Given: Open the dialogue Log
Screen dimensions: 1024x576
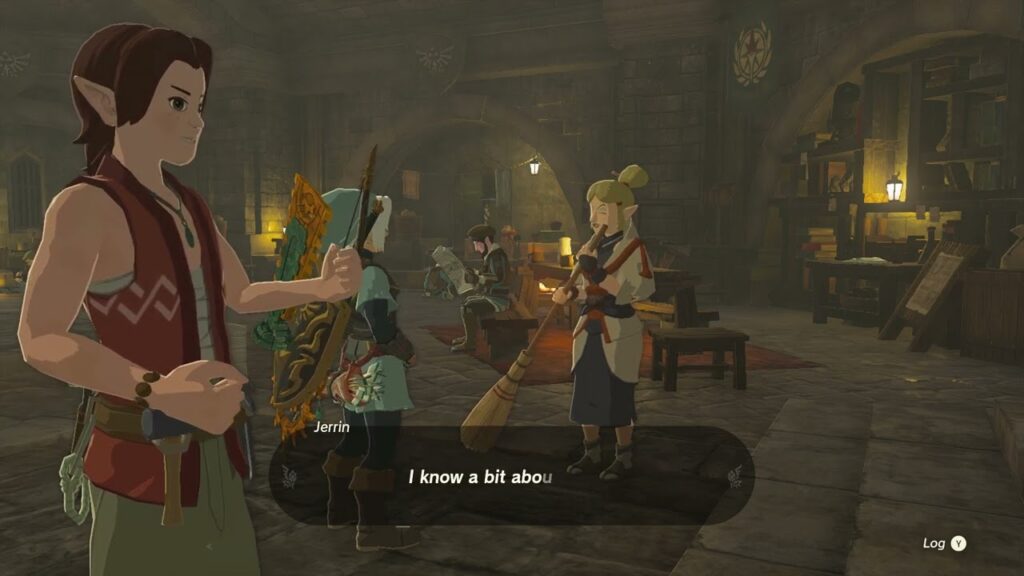Looking at the screenshot, I should click(945, 543).
